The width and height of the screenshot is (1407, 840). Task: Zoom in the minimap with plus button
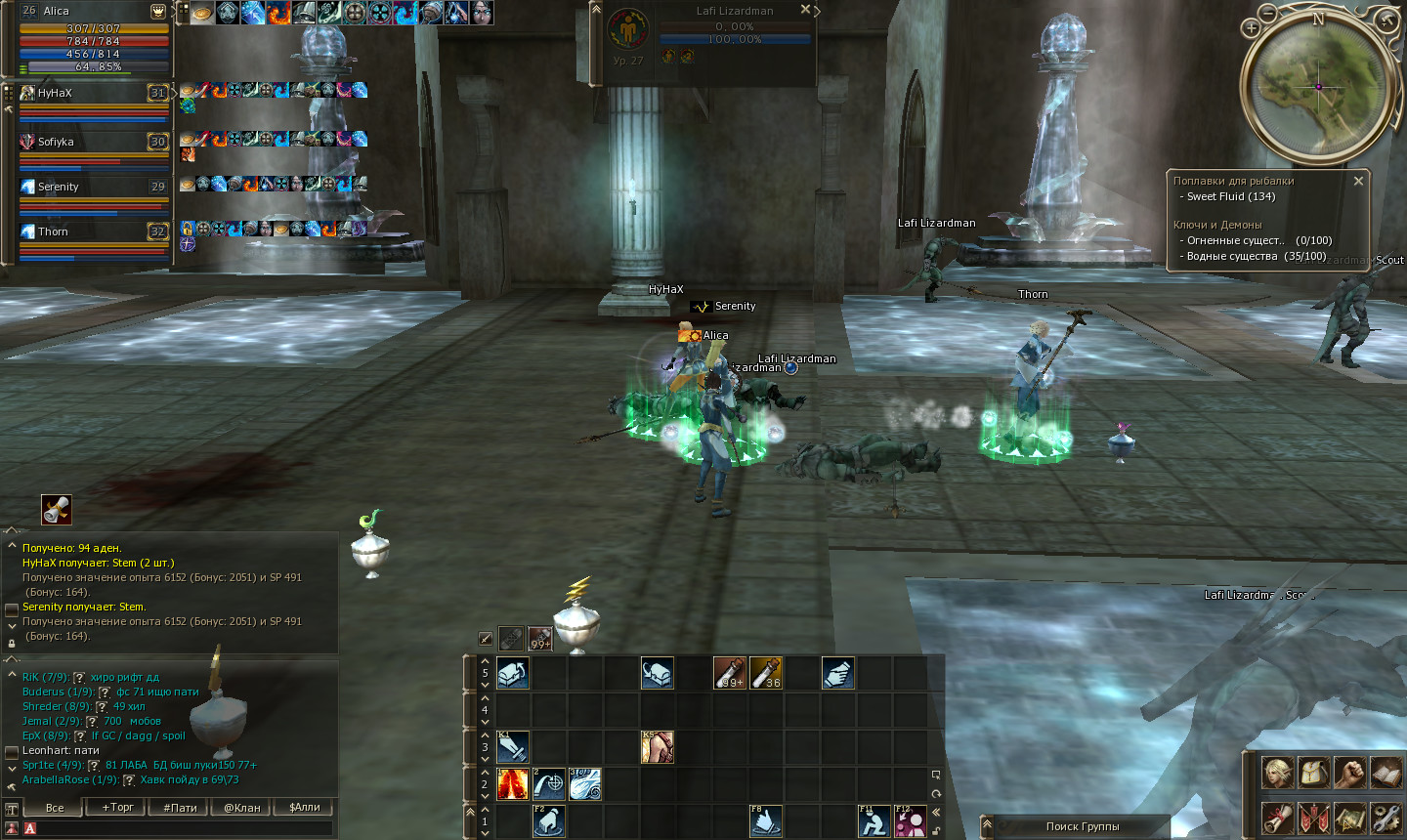1252,28
